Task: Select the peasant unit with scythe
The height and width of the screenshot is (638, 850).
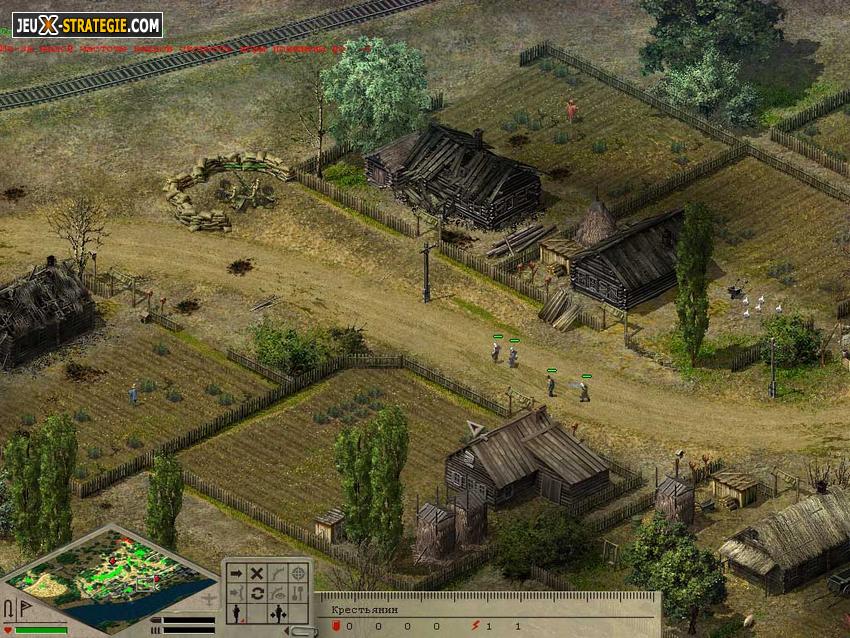Action: [583, 390]
